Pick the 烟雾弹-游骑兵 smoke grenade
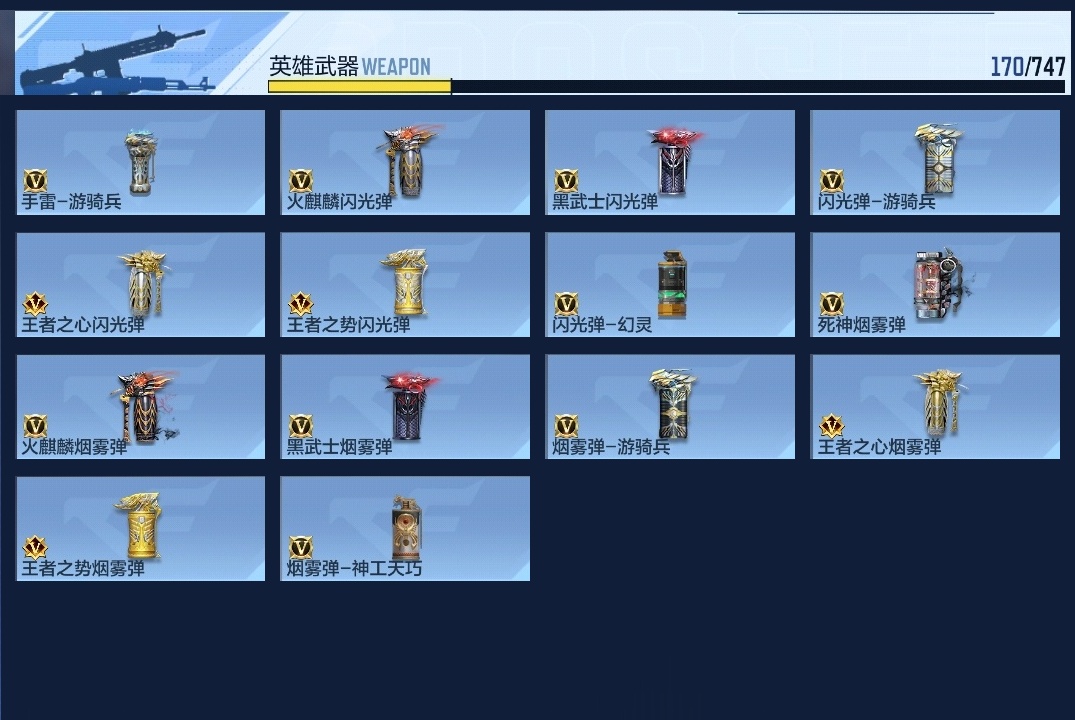 coord(670,407)
